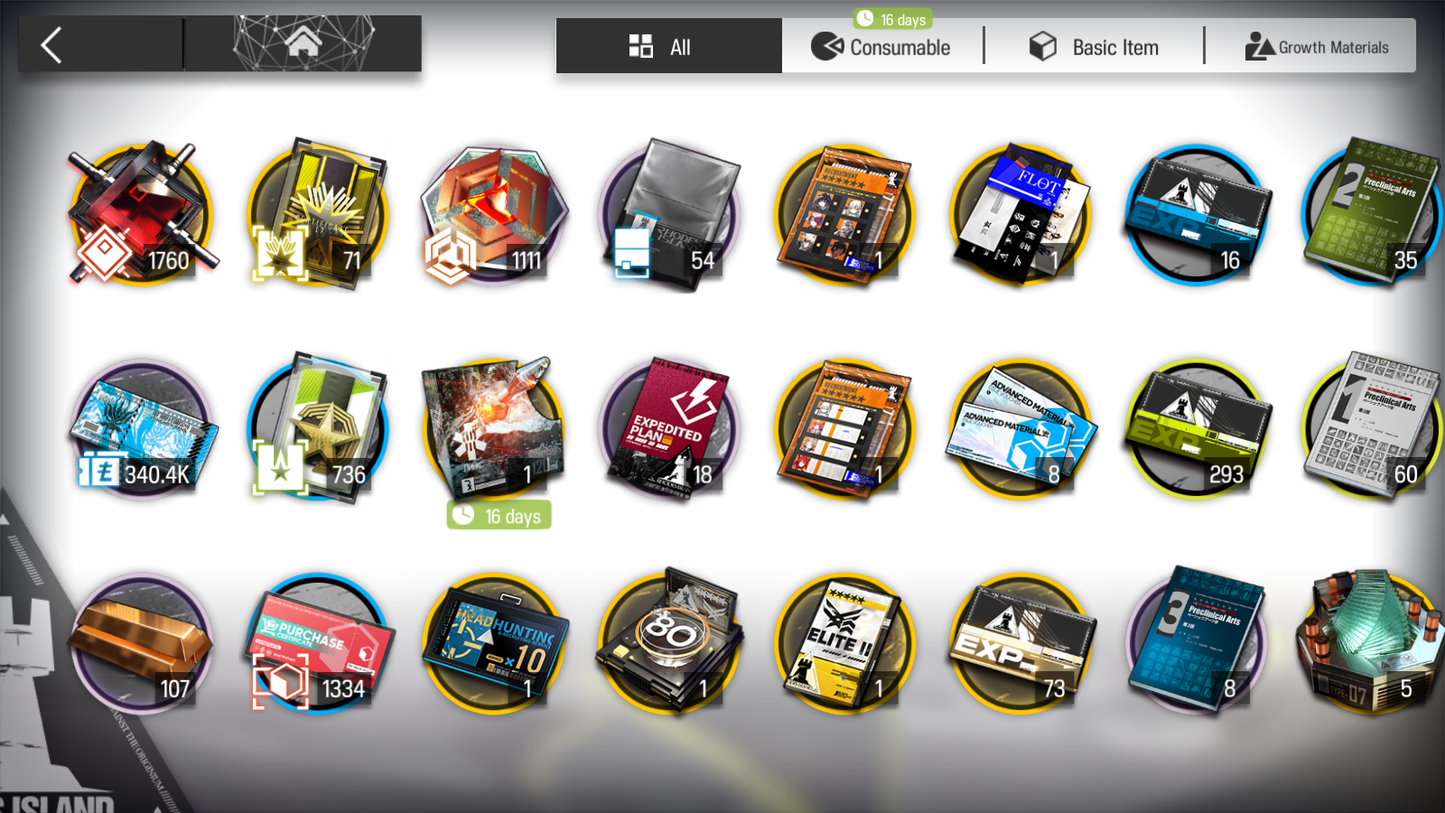
Task: Open the level 80 chip item
Action: pos(668,643)
